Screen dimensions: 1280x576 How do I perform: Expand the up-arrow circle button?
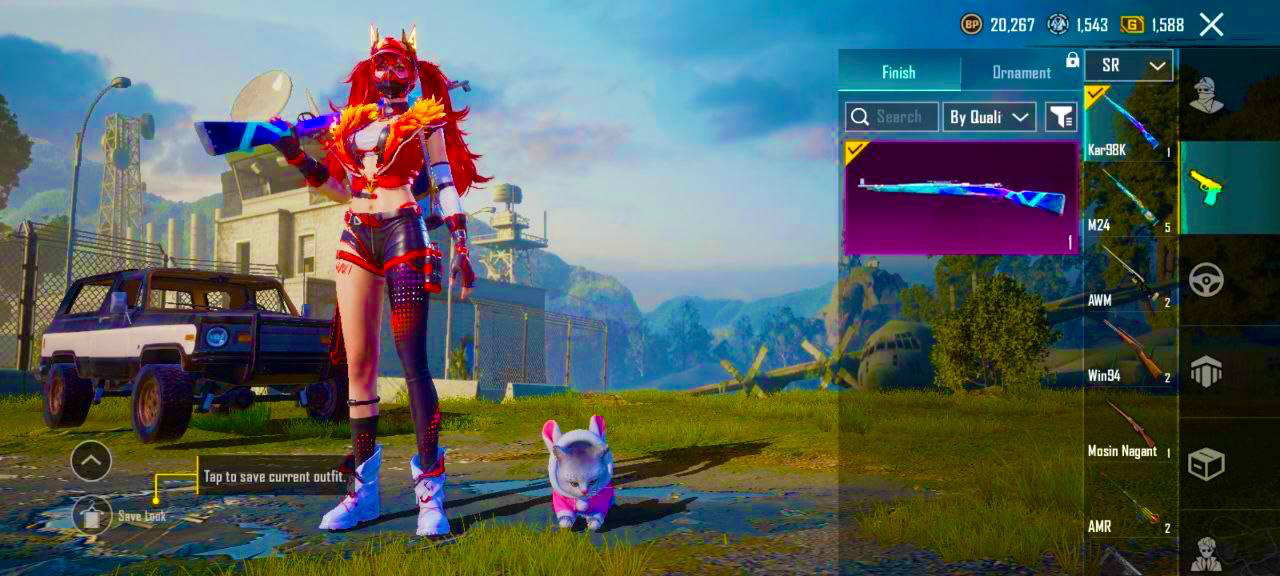(x=91, y=461)
